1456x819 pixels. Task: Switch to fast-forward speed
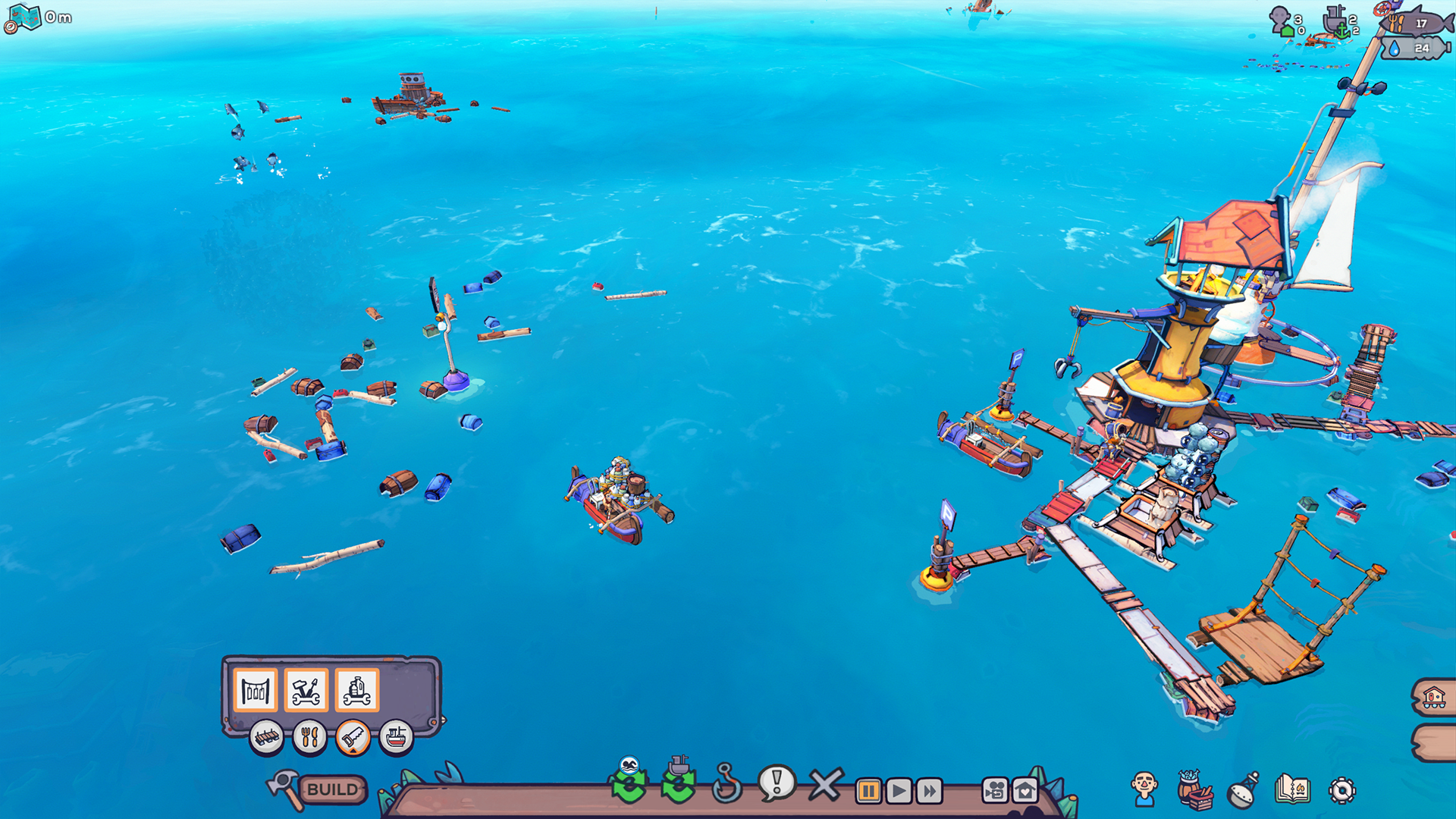[929, 791]
